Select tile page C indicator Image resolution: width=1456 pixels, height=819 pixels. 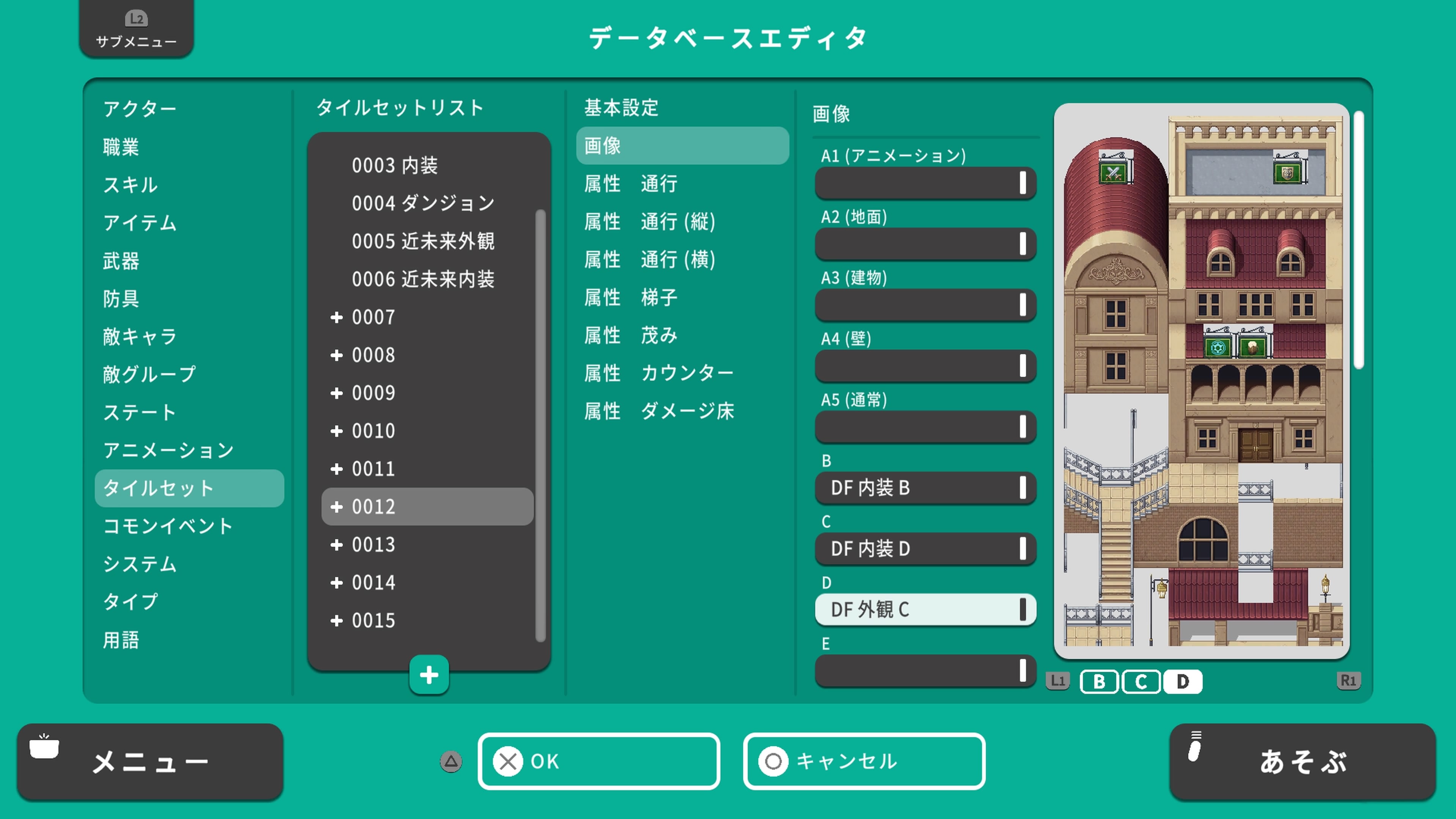point(1142,682)
